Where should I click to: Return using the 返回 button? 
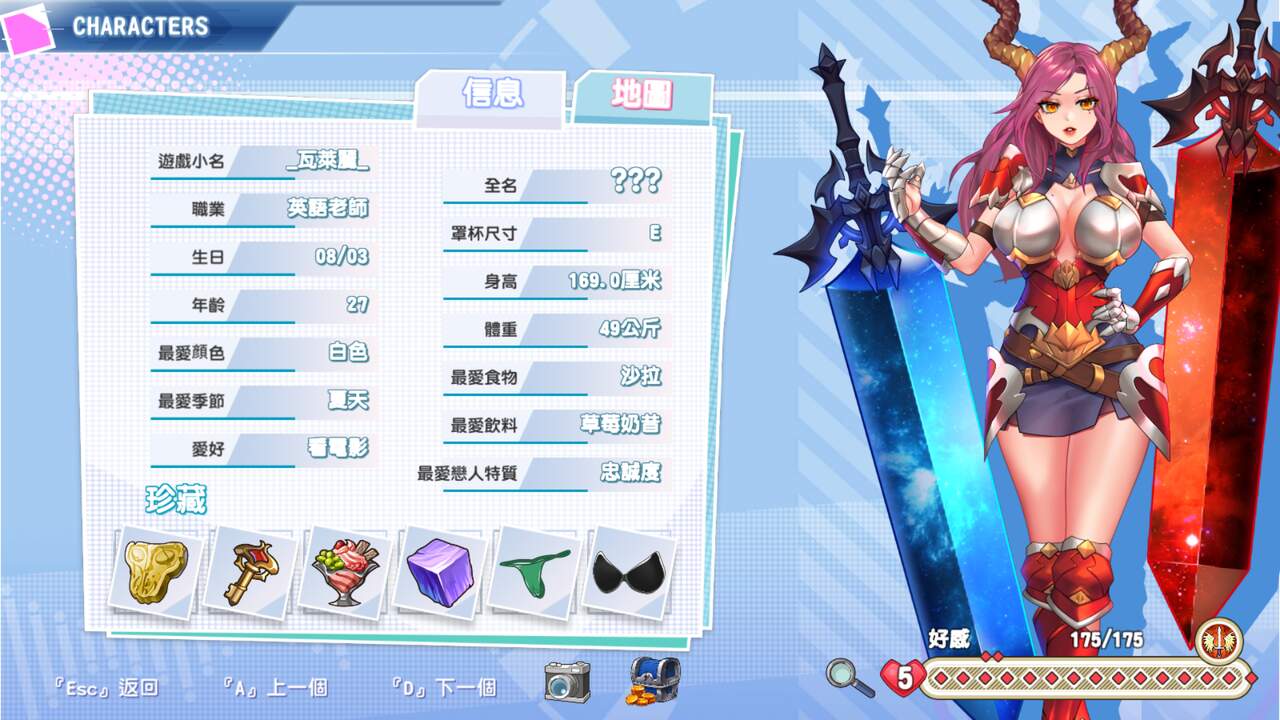[106, 688]
